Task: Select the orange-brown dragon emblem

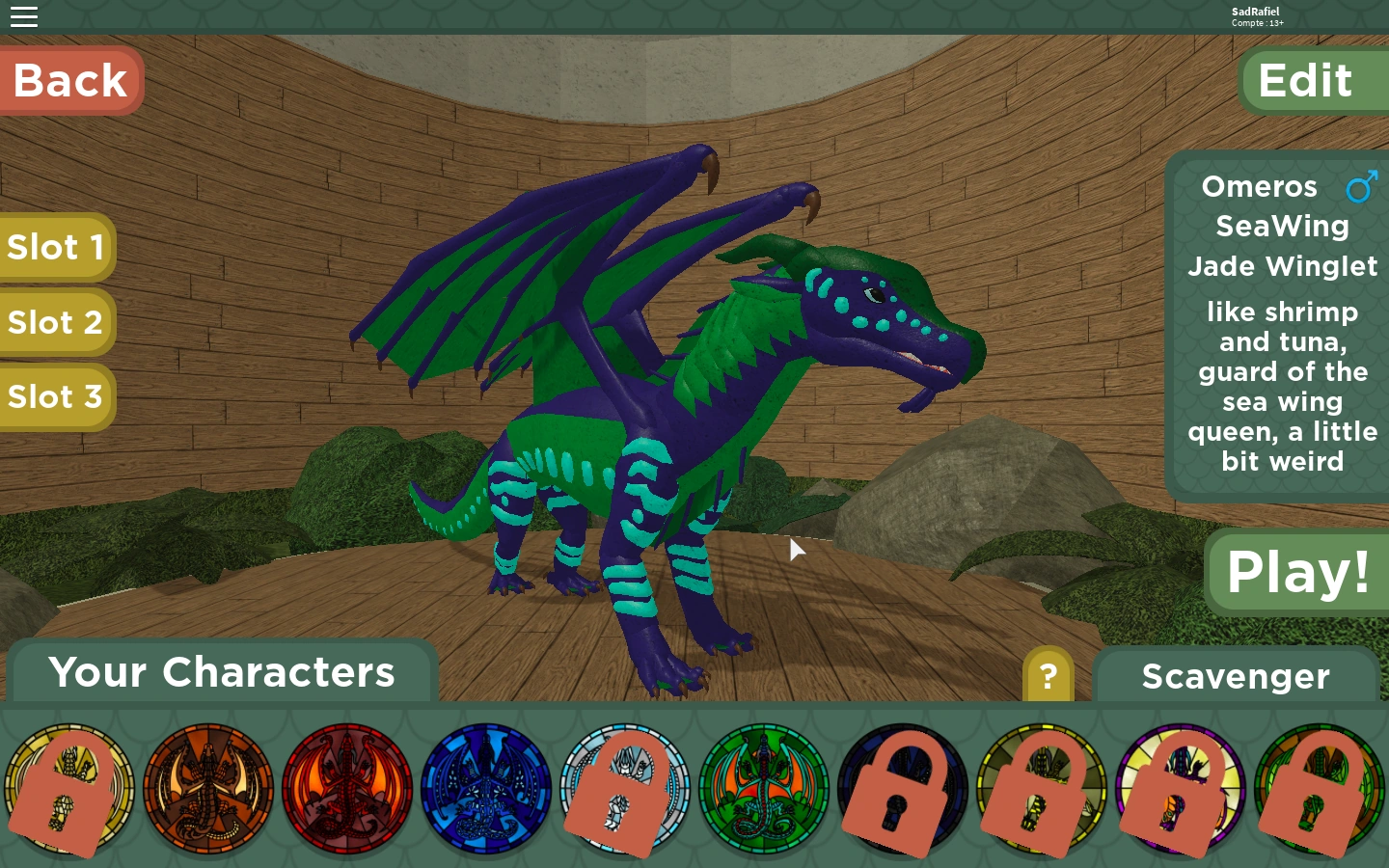Action: (208, 790)
